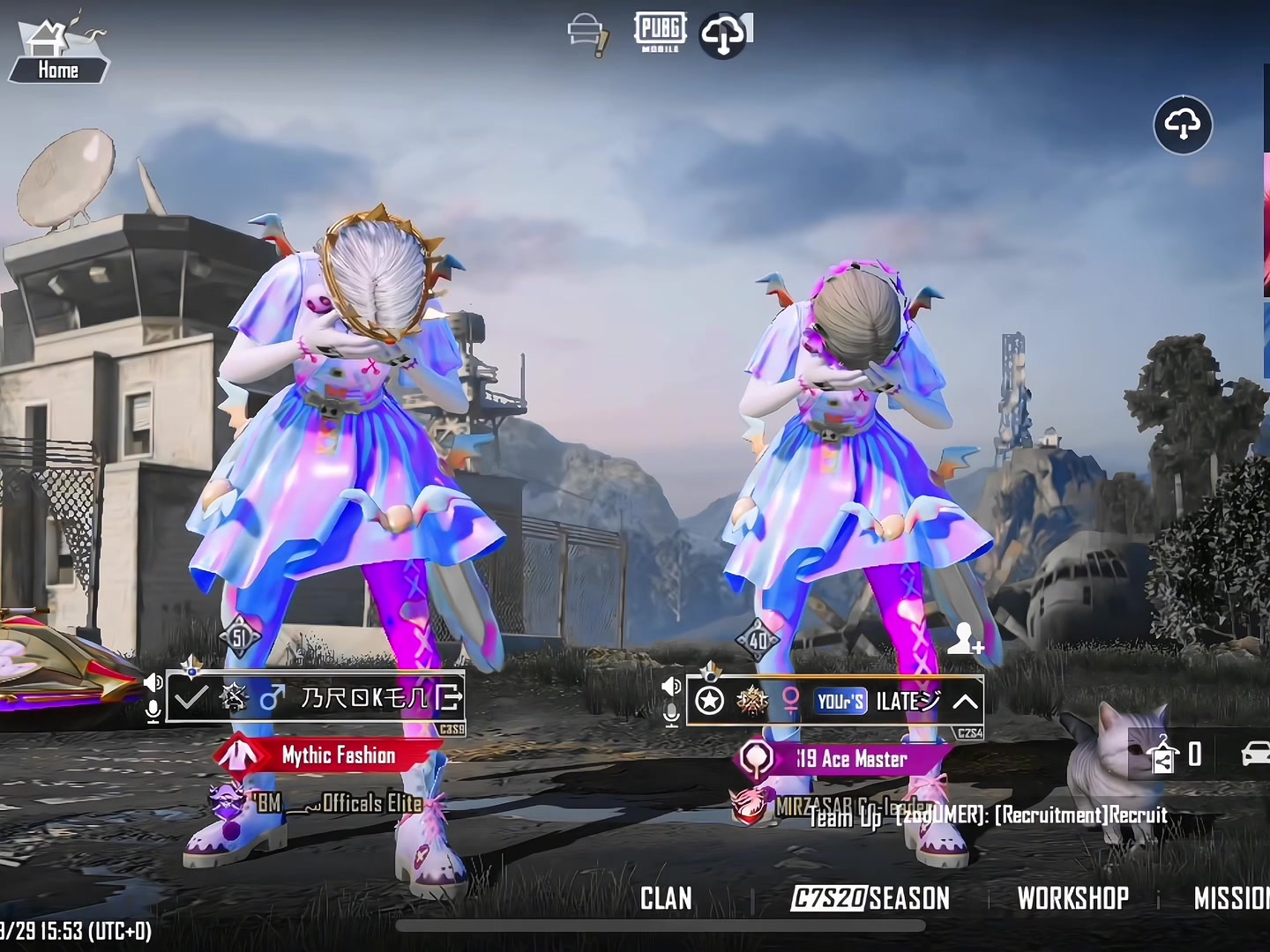Go to the Home screen
Viewport: 1270px width, 952px height.
(x=58, y=55)
